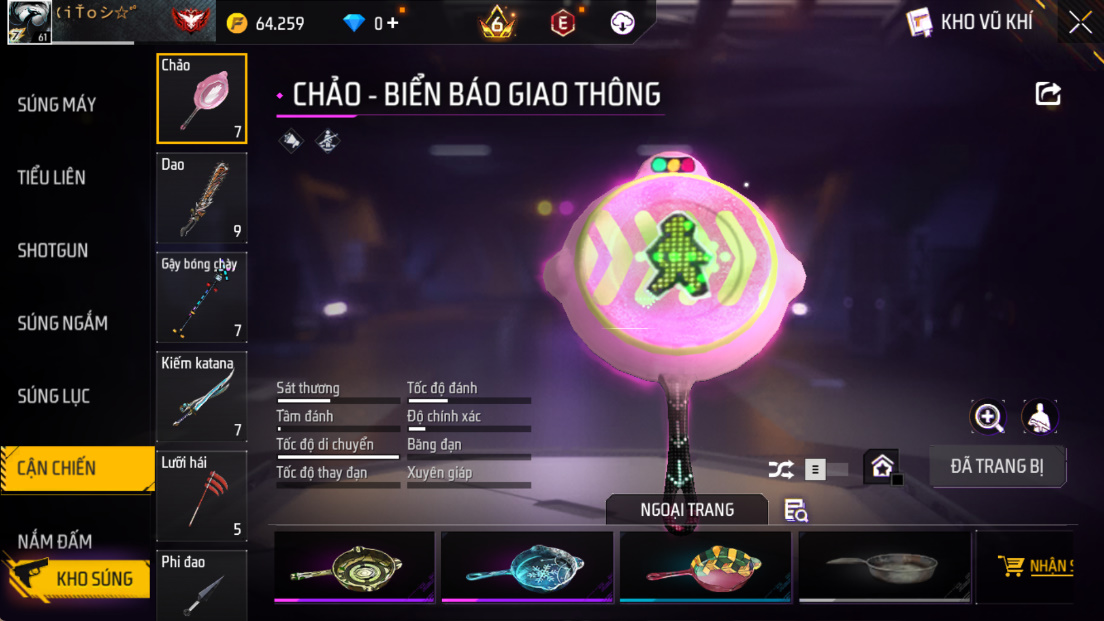Choose the Gậy bóng chày weapon slot
The image size is (1104, 621).
tap(202, 297)
